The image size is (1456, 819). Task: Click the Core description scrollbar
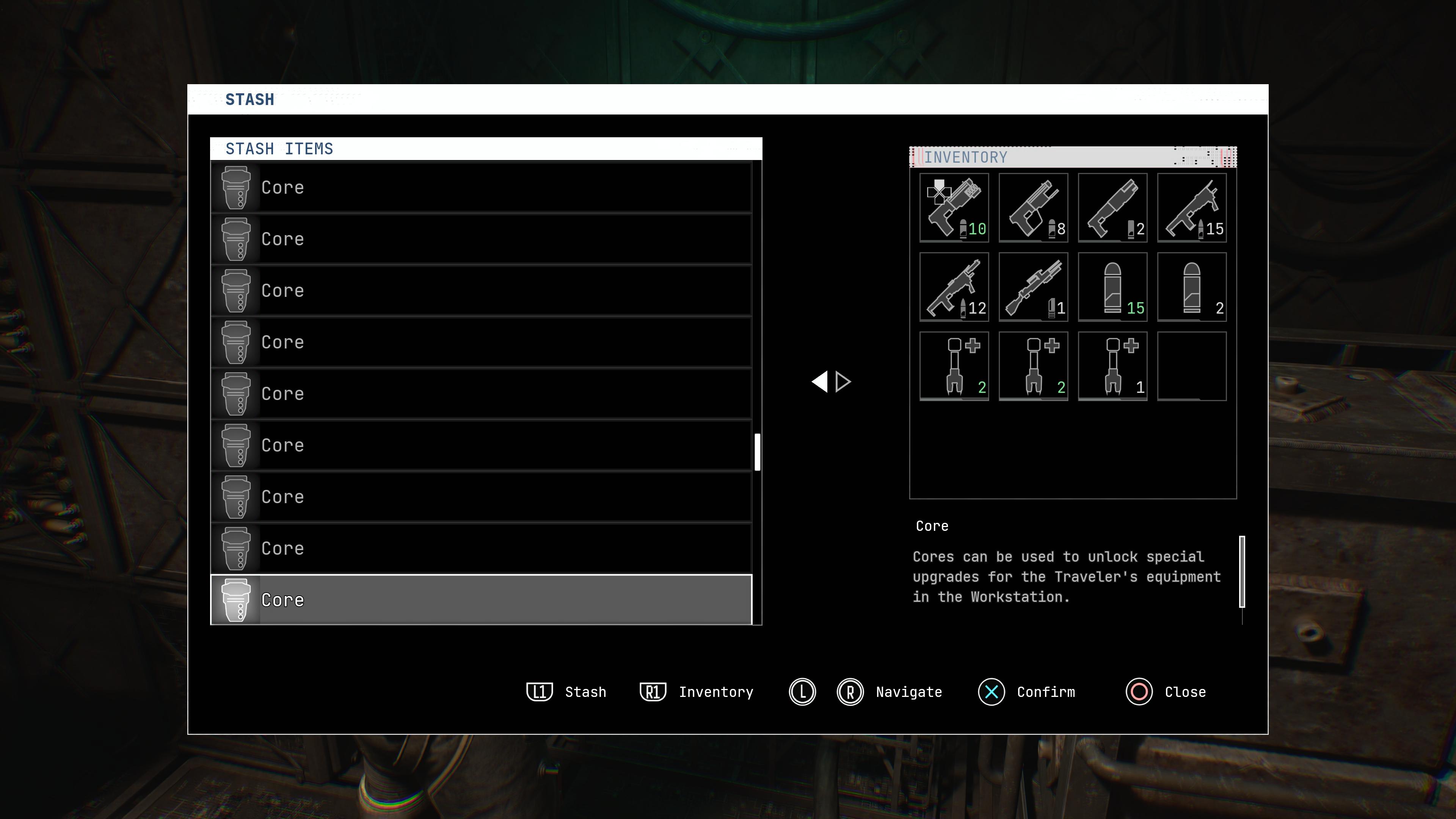tap(1242, 571)
